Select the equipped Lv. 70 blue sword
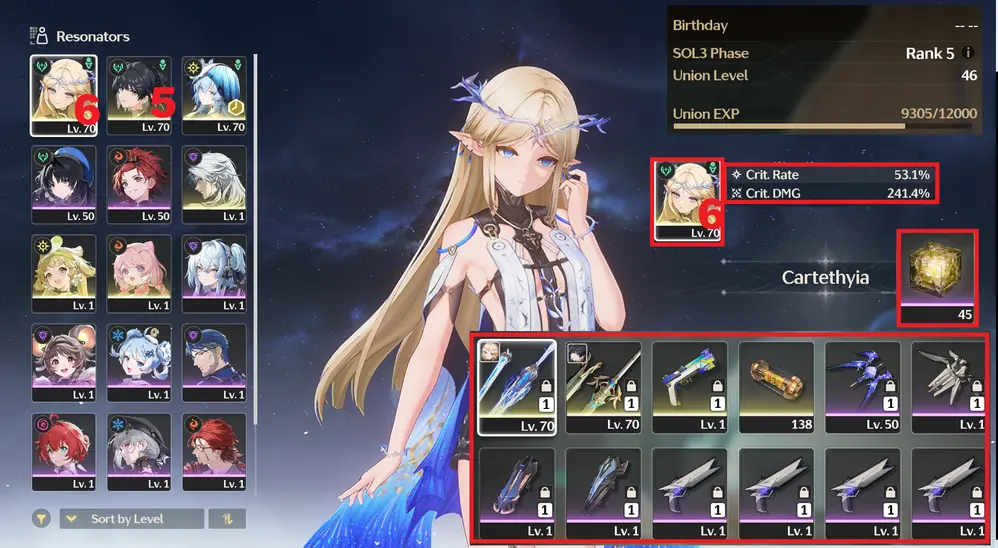Screen dimensions: 998x548 pos(516,387)
